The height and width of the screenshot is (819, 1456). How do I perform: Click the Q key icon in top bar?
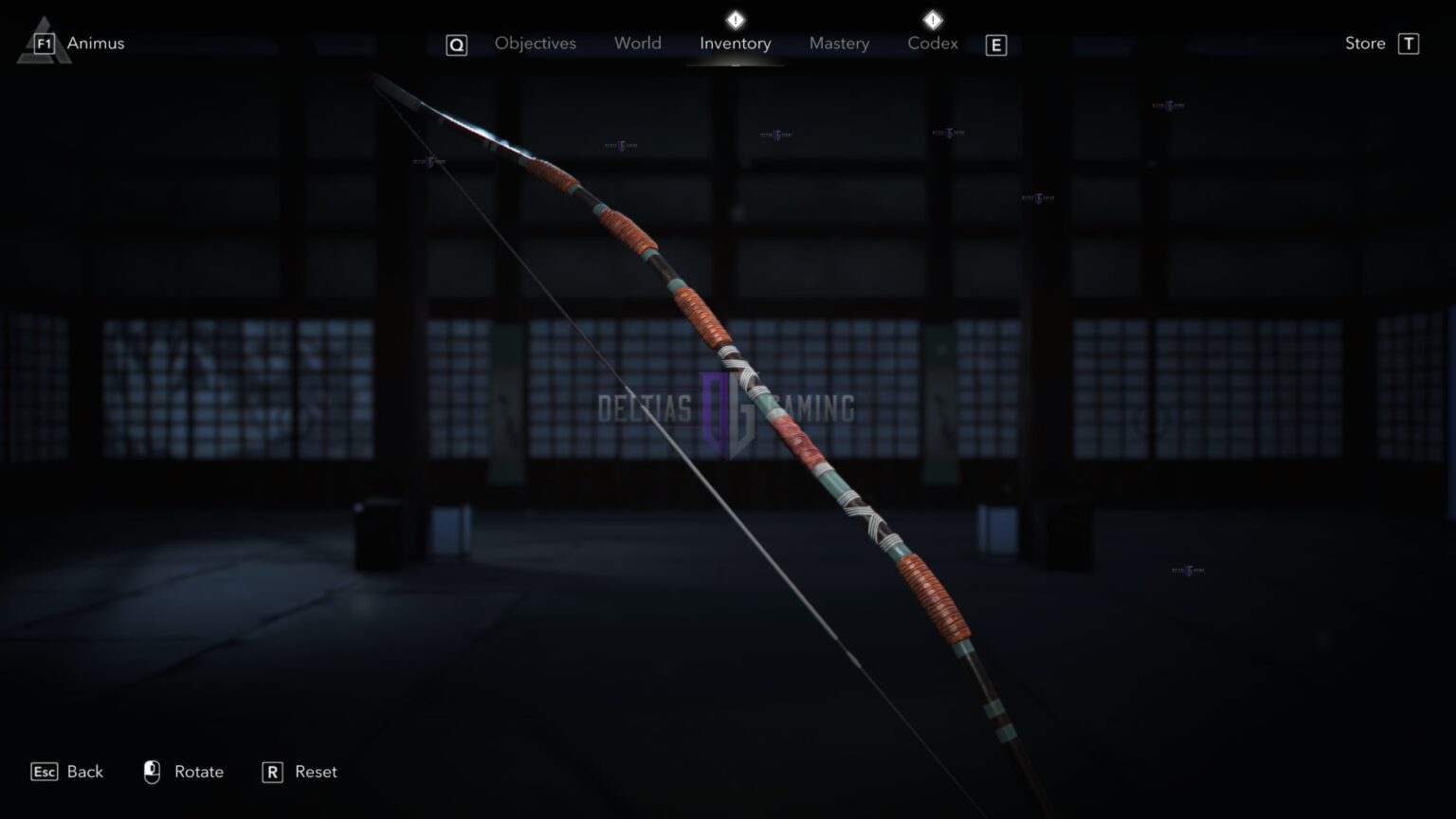456,44
